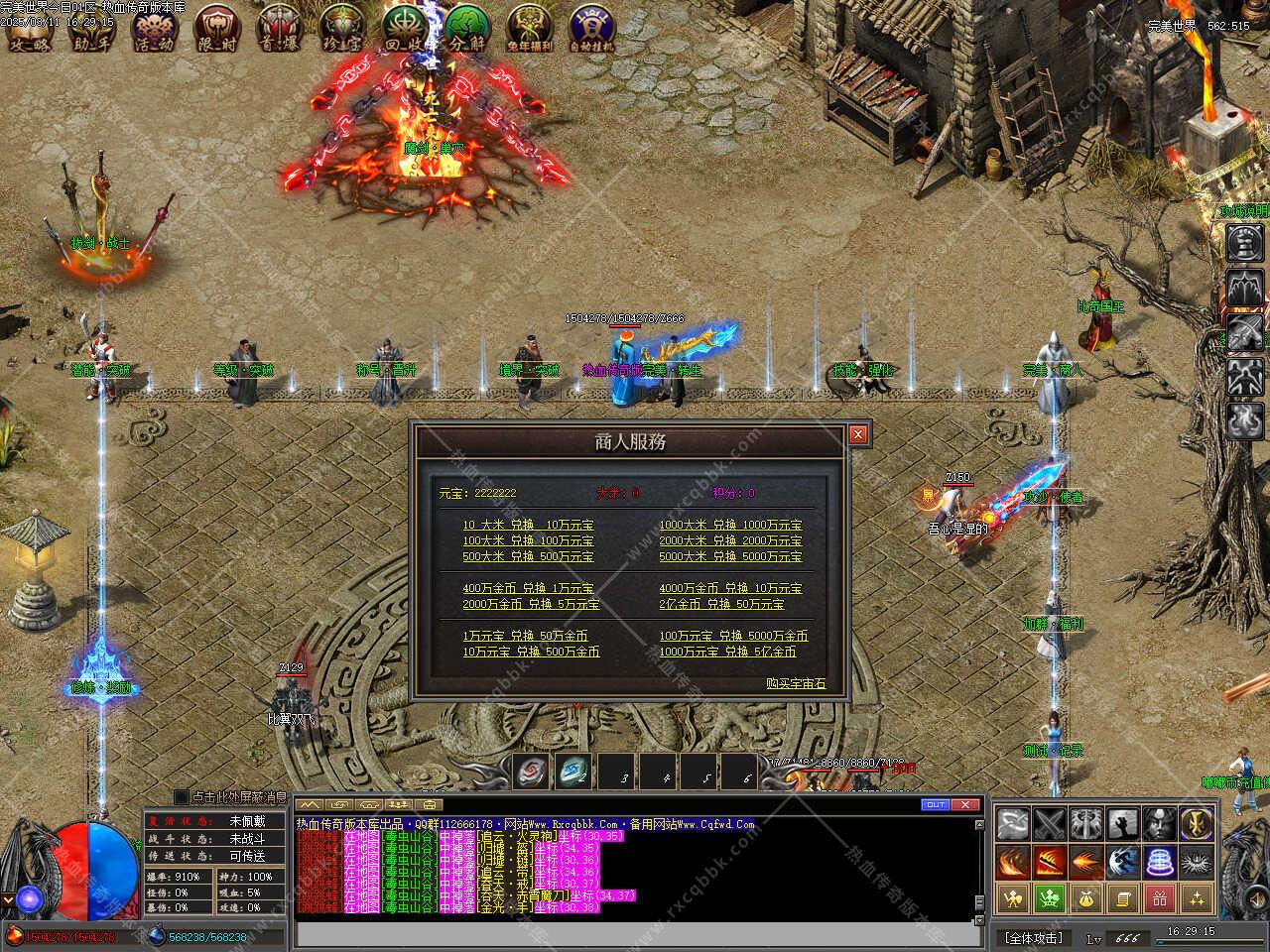Open the 购买宇宙石 link
The width and height of the screenshot is (1270, 952).
coord(795,683)
